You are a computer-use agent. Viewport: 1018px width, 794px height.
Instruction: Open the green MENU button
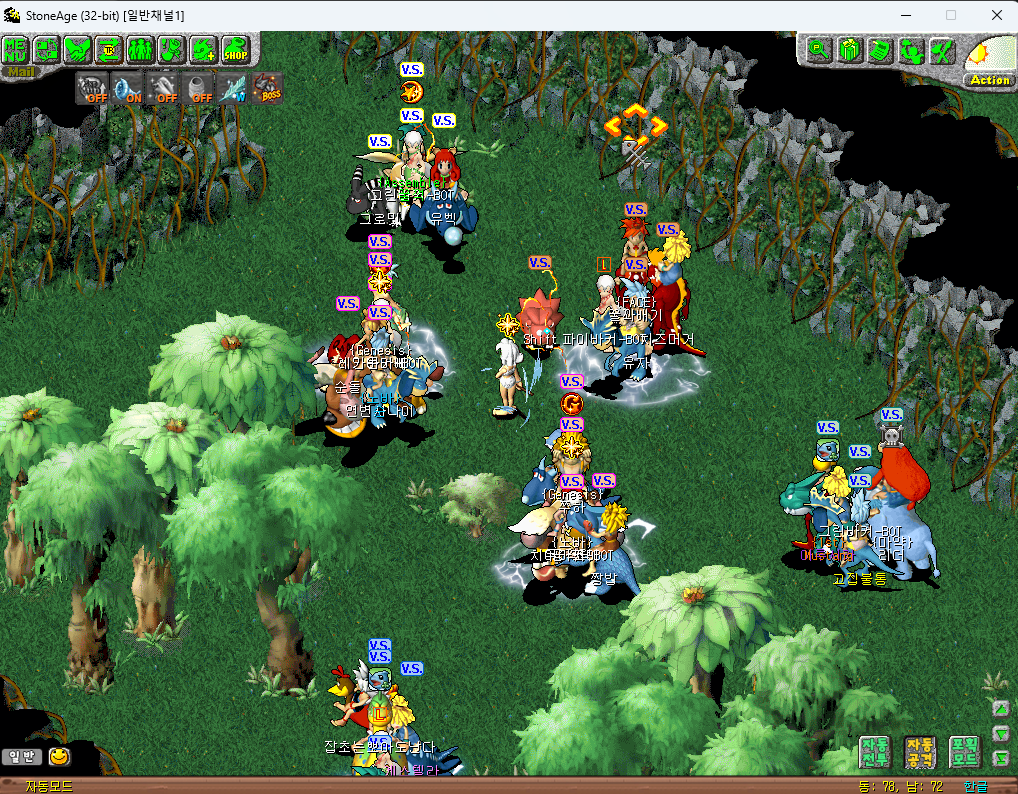(x=15, y=47)
